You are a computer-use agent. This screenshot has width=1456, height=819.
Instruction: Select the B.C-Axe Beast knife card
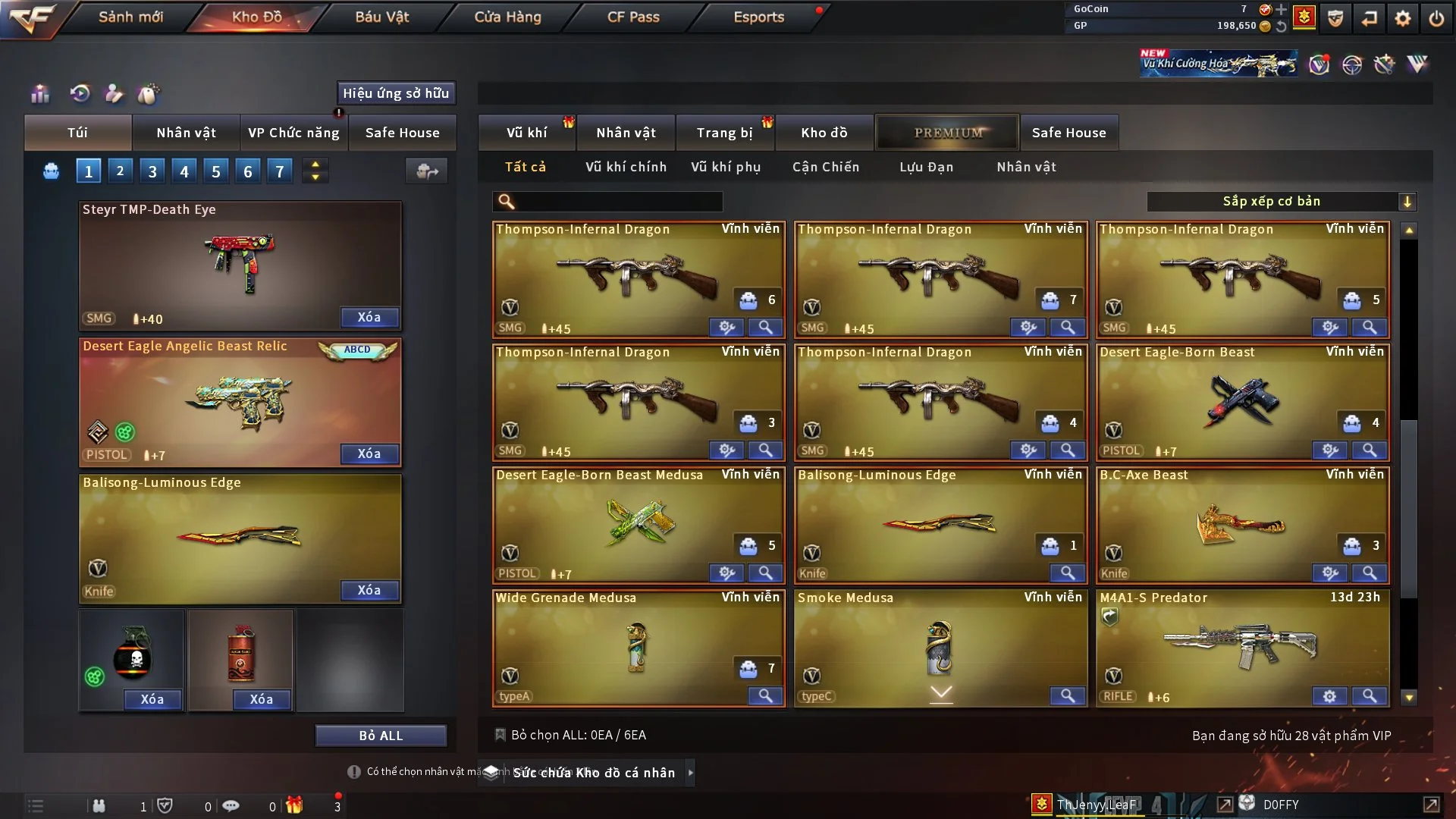(x=1242, y=523)
